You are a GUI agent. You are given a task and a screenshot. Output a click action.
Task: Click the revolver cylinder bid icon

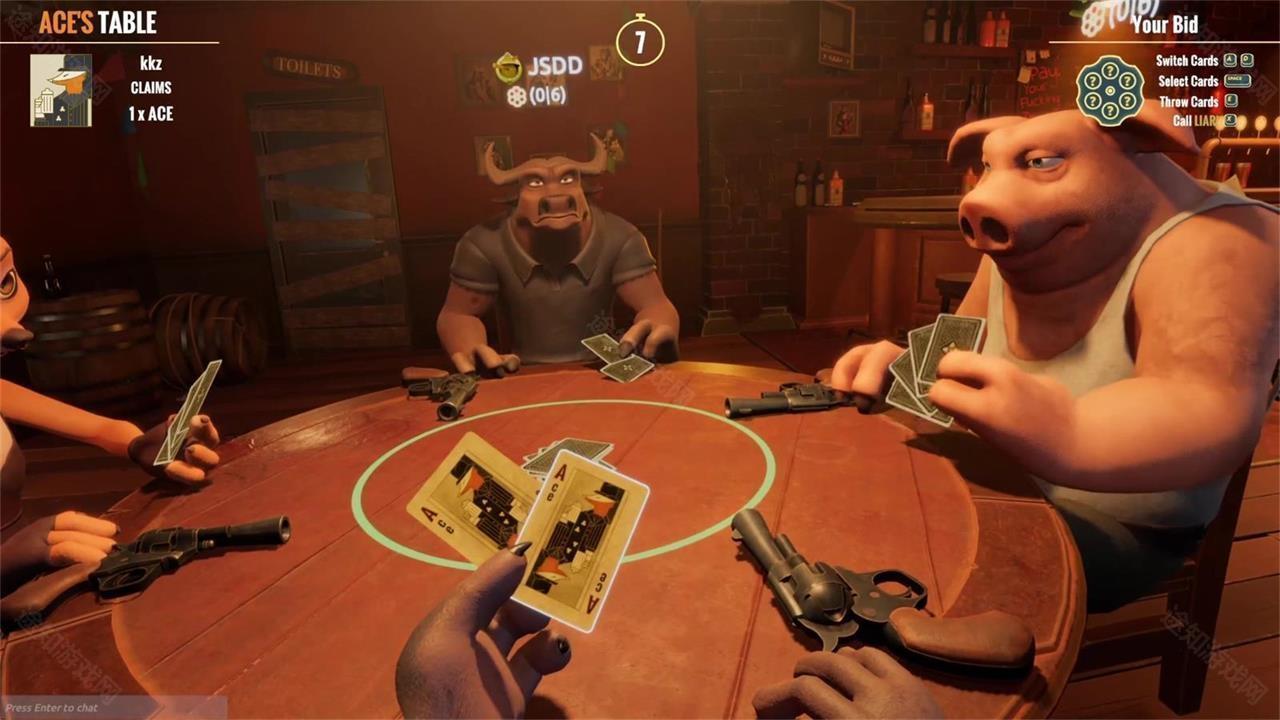pos(1109,90)
